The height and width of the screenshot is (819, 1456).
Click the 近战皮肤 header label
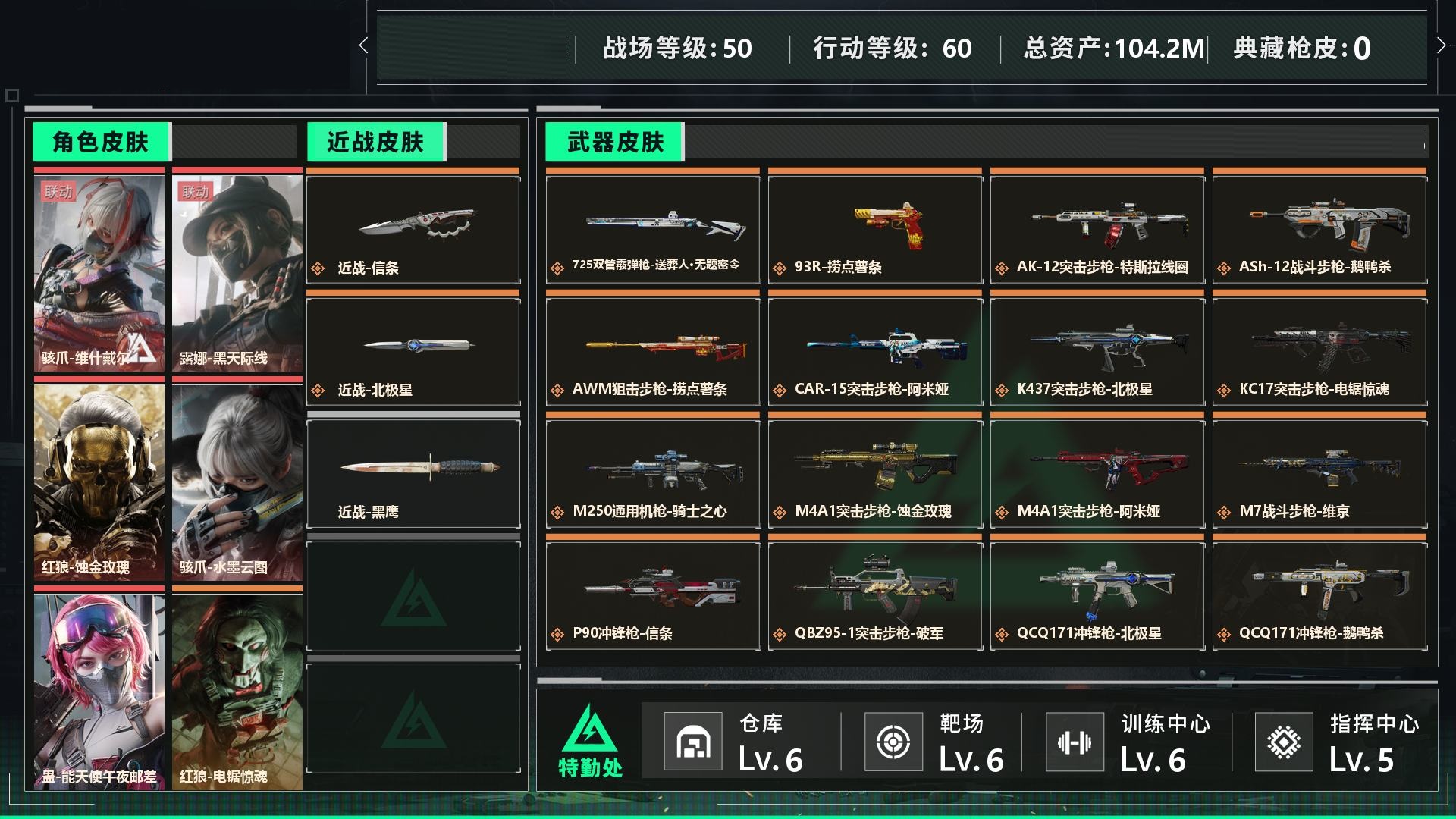375,141
